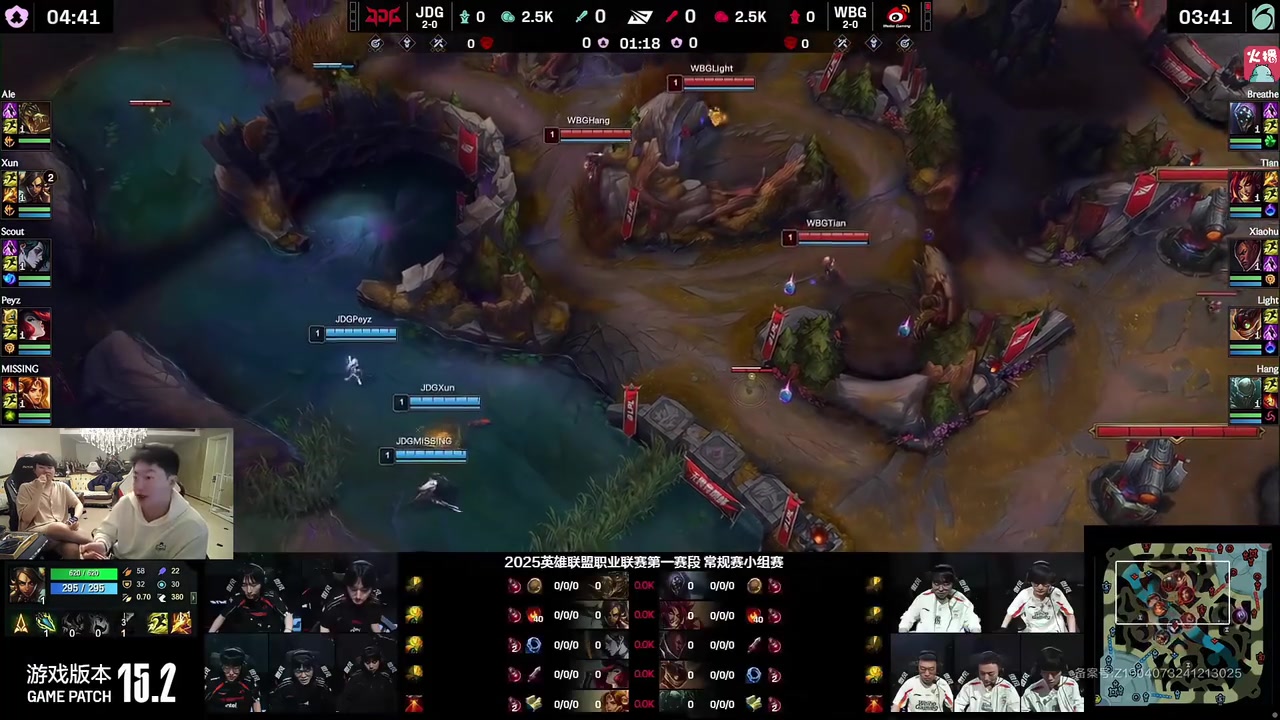Choose Tian's champion portrait
This screenshot has height=720, width=1280.
coord(1244,187)
